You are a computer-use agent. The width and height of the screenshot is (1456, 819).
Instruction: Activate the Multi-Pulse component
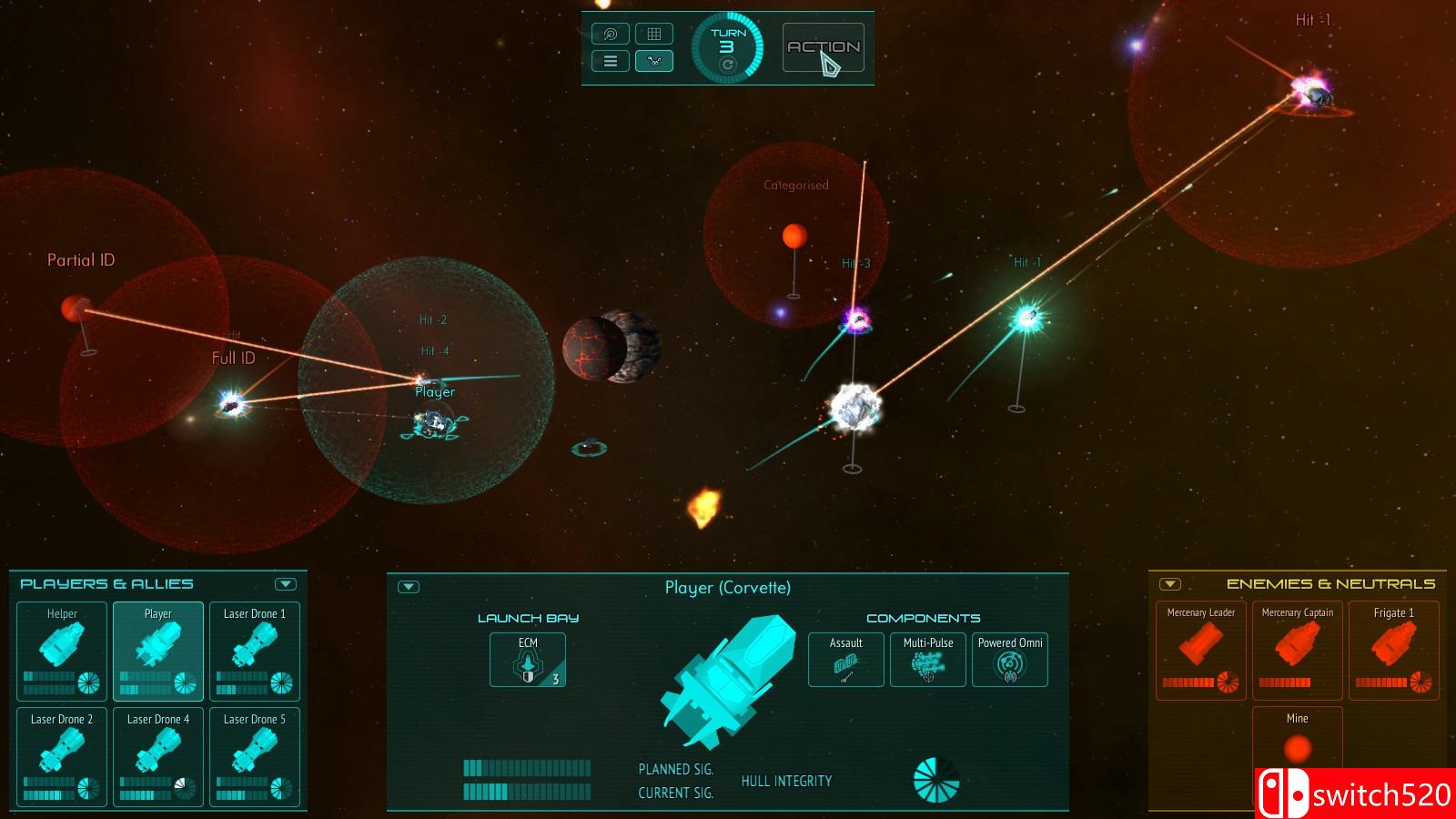tap(927, 660)
